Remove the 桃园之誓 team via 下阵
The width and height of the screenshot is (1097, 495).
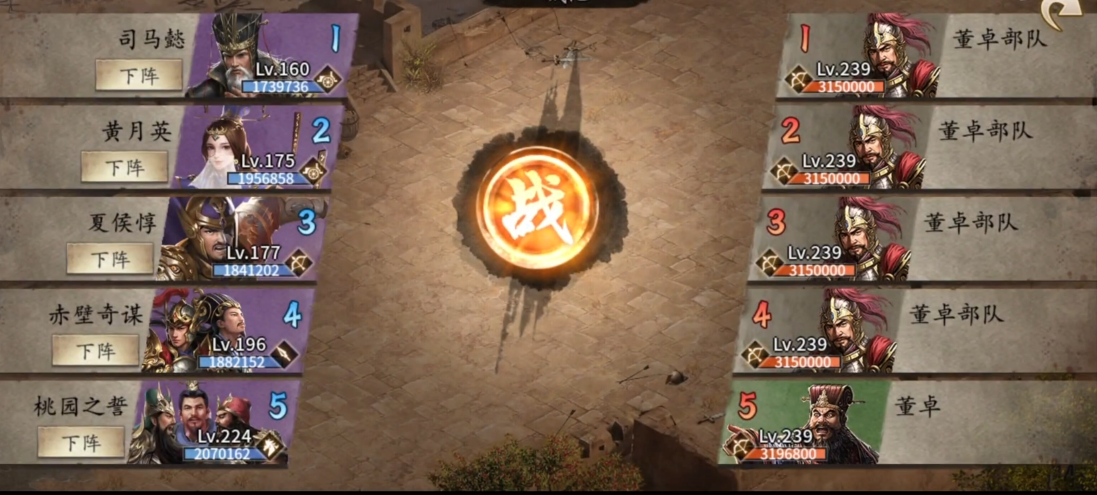[81, 441]
